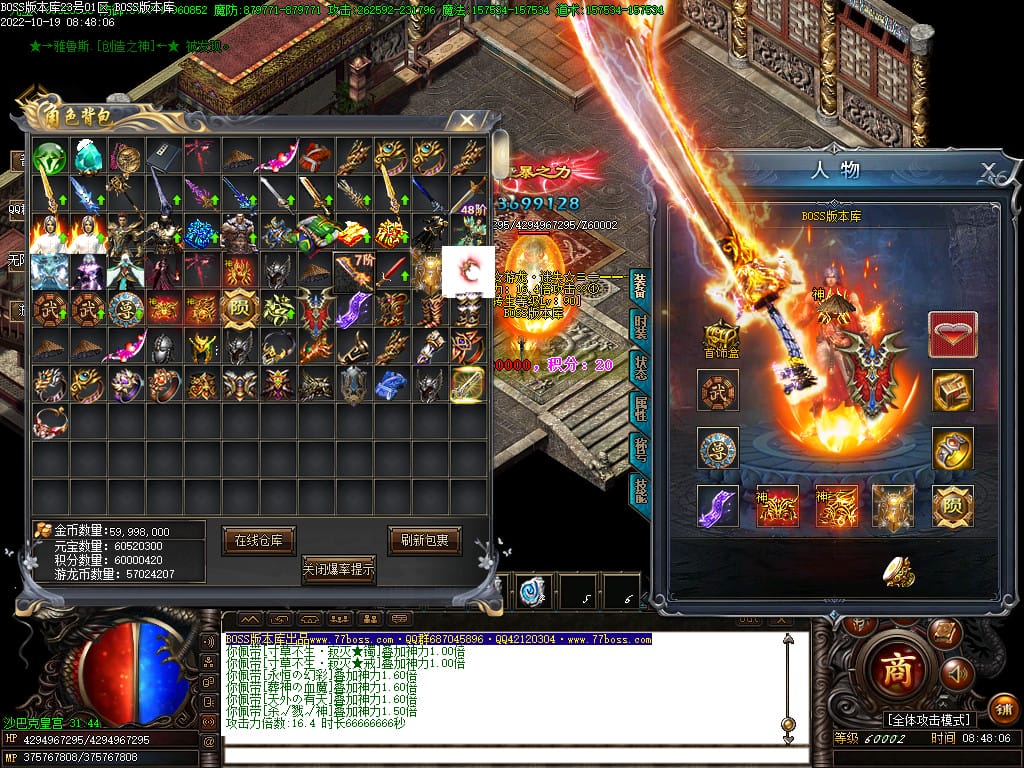Viewport: 1024px width, 768px height.
Task: Toggle the 关闭爆率提示 drop rate hint button
Action: coord(339,570)
